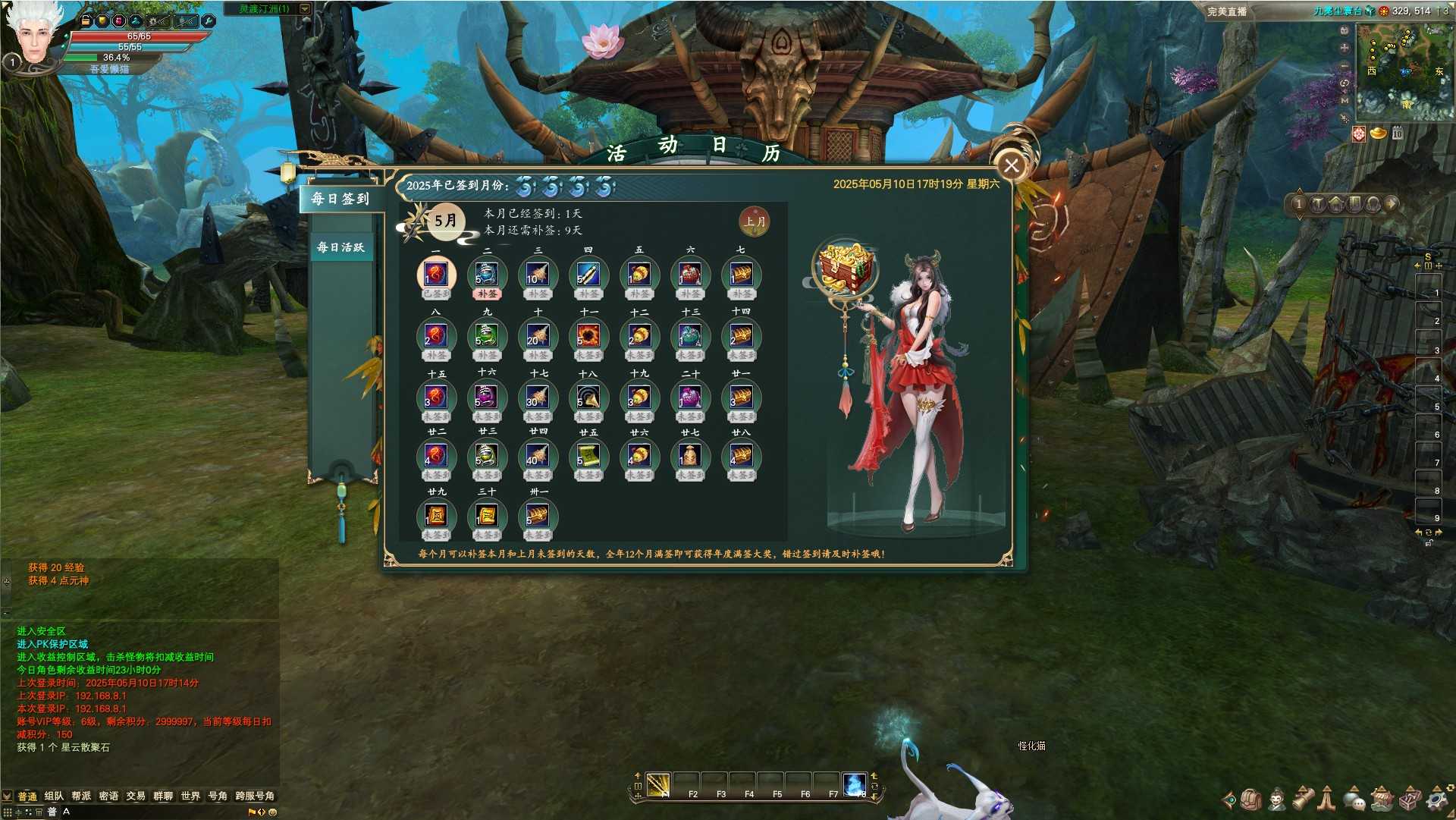Open the speech bubbles social icon
Image resolution: width=1456 pixels, height=820 pixels.
point(1354,799)
